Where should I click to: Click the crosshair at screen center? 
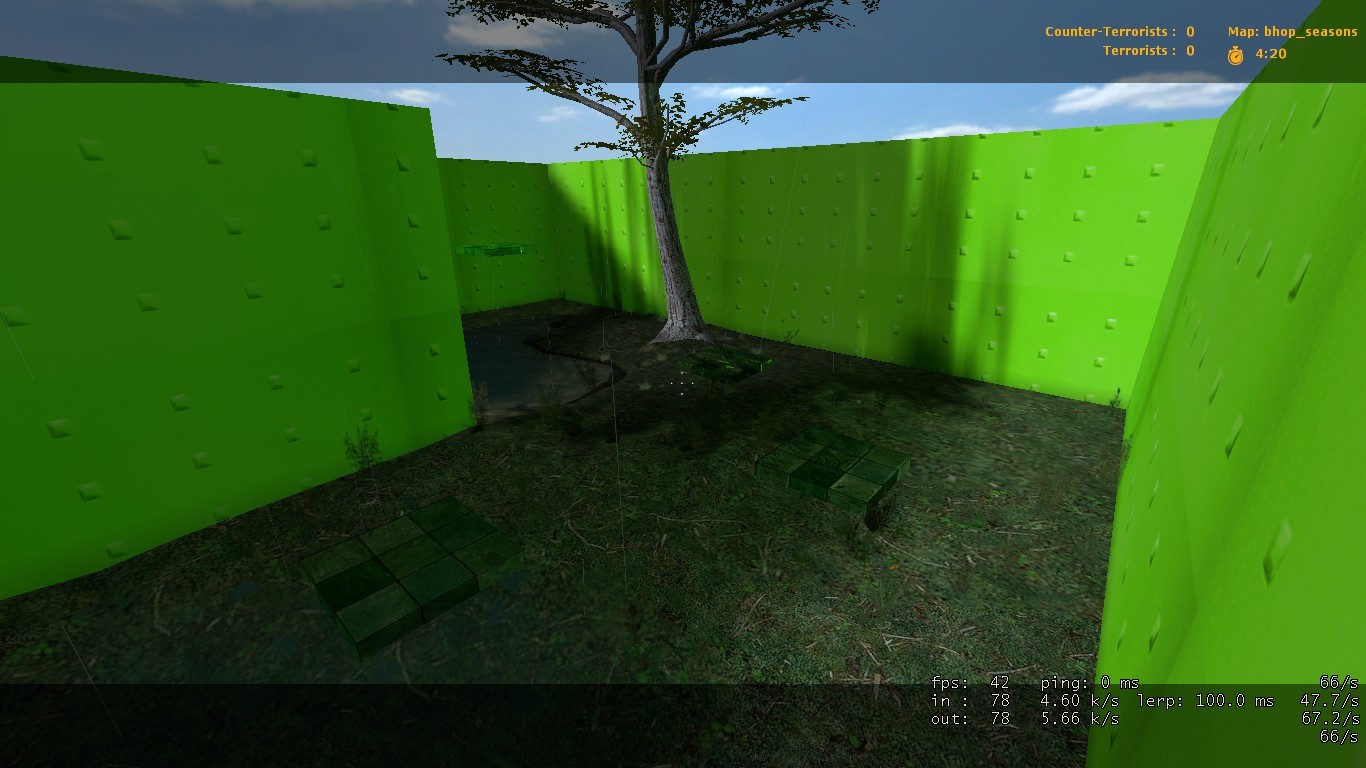(x=683, y=384)
